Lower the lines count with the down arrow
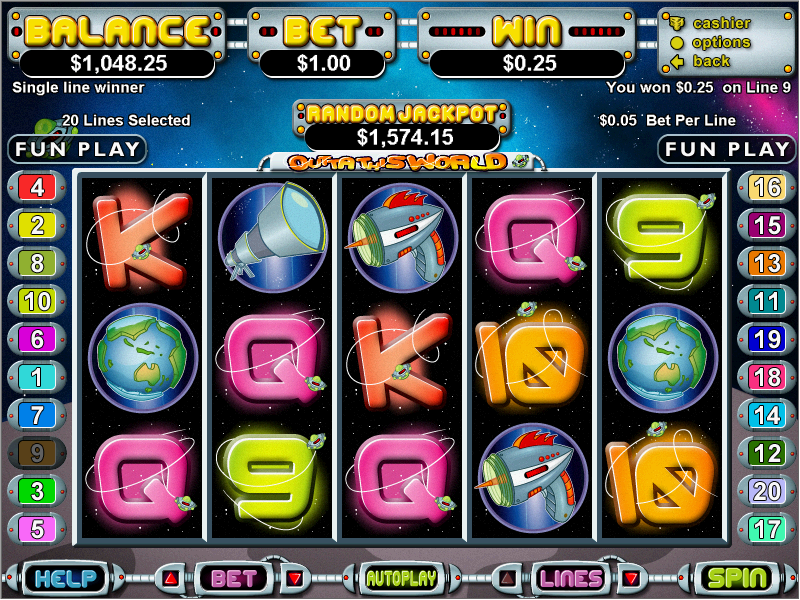 [x=631, y=578]
